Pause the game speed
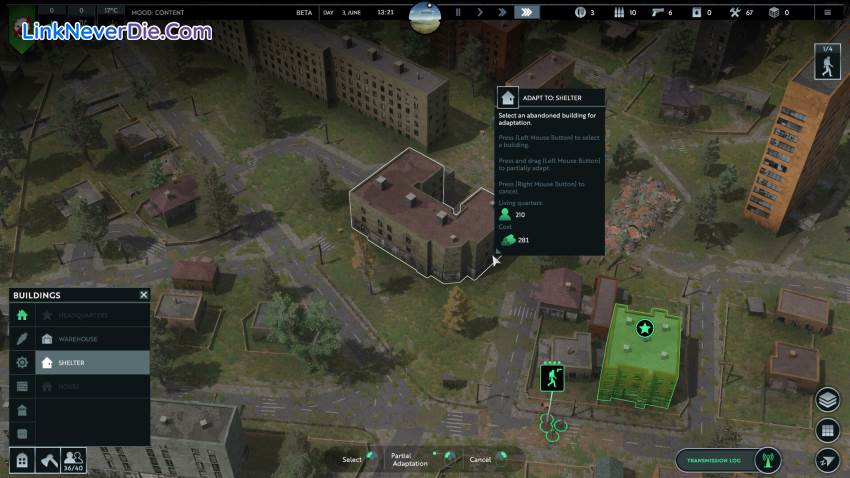Screen dimensions: 850x478 pos(458,12)
